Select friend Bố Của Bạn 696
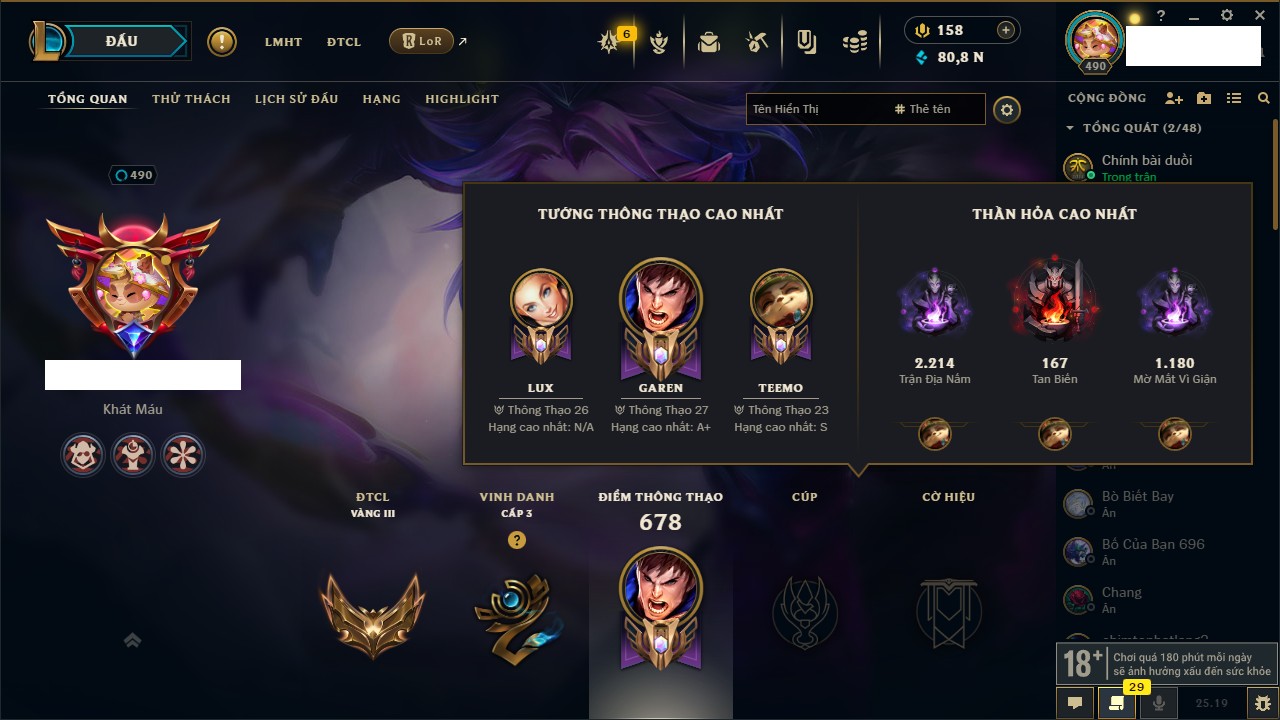This screenshot has height=720, width=1280. click(1152, 545)
